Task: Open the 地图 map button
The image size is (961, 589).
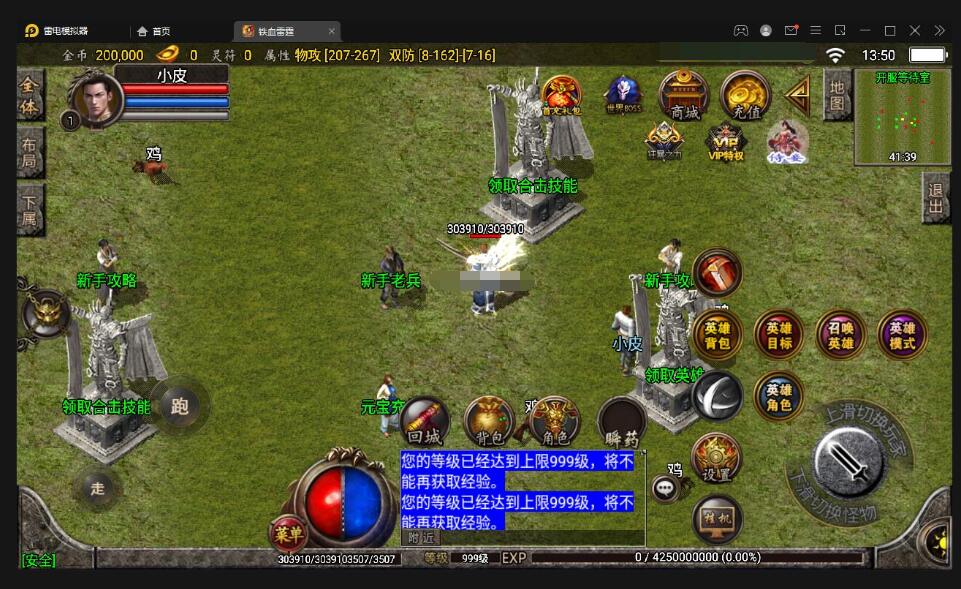Action: pyautogui.click(x=837, y=95)
